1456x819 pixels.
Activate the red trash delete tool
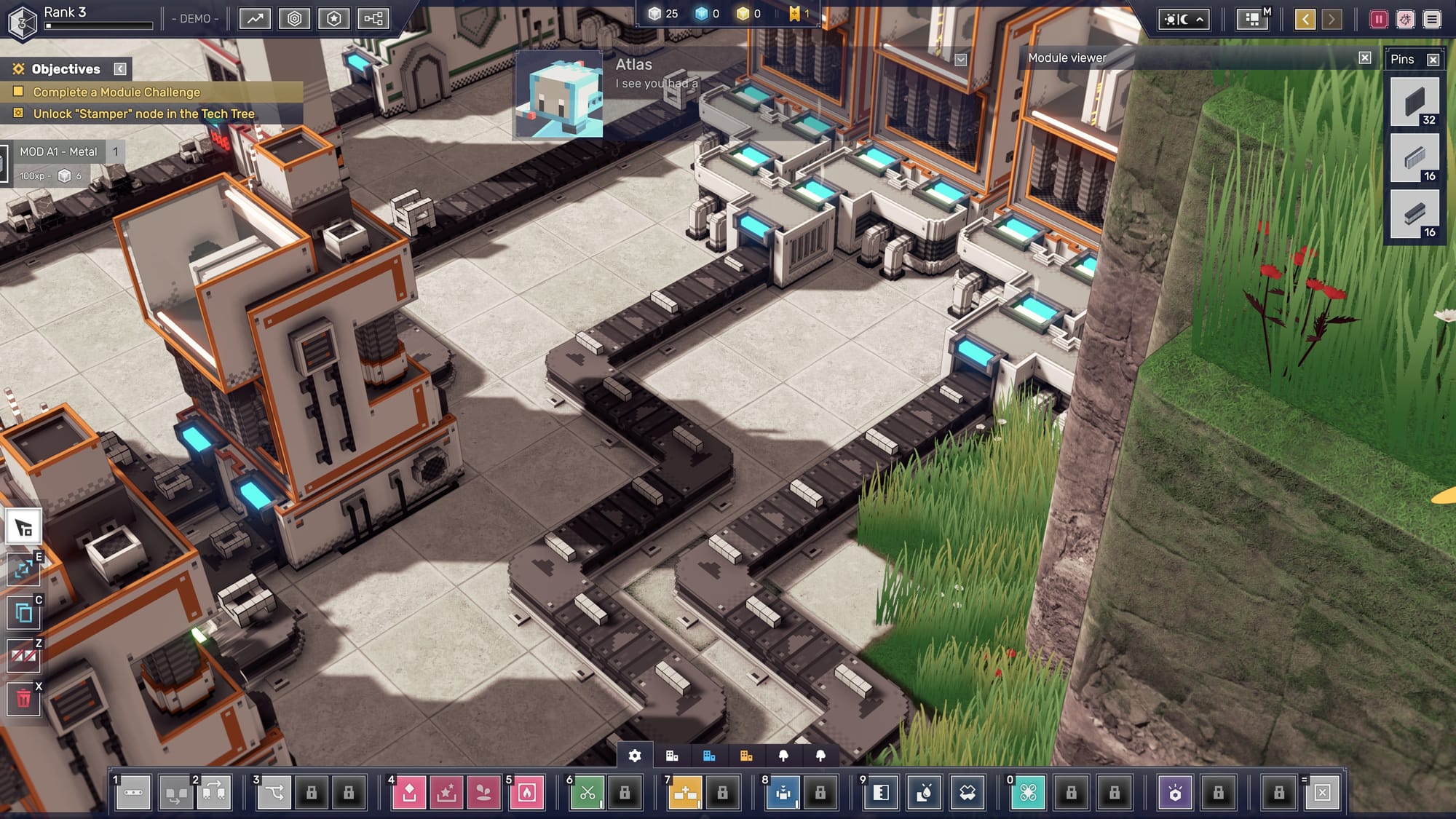(23, 700)
